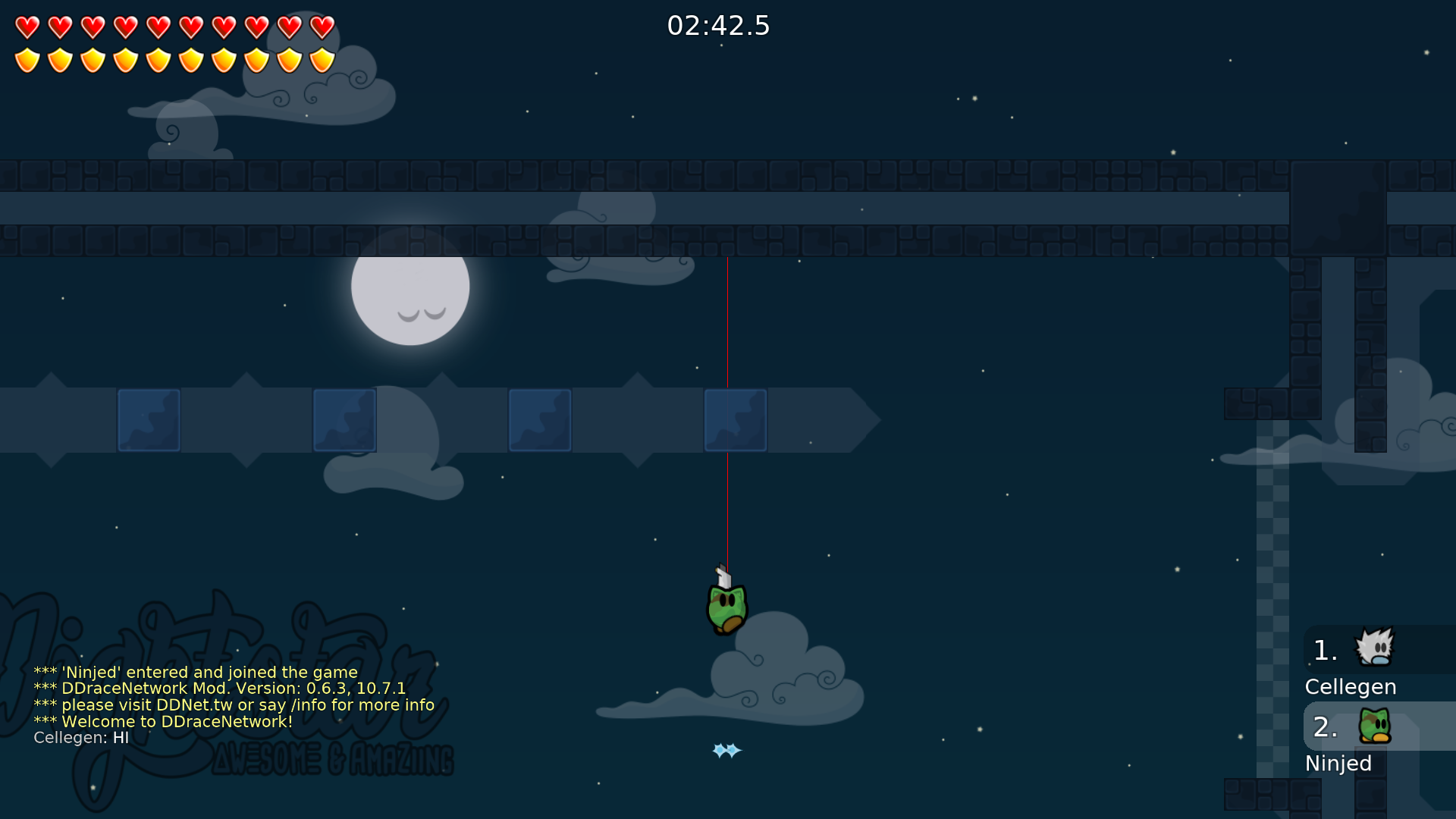Click the middle shield icon in the armor bar

(x=158, y=58)
